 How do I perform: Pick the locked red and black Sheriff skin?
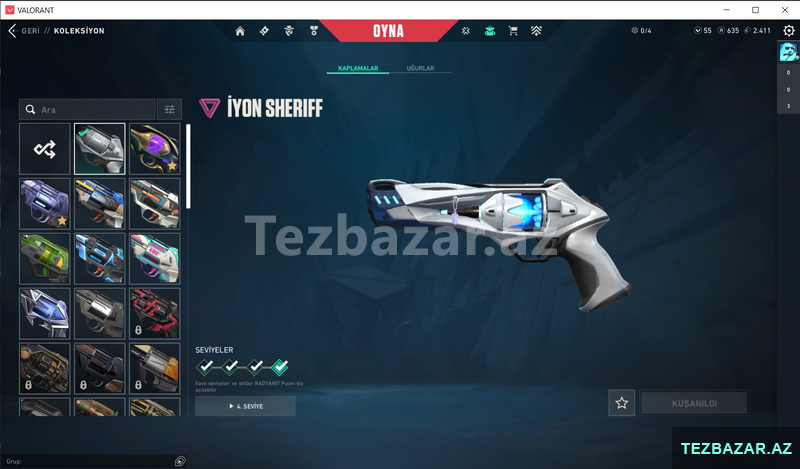click(154, 313)
